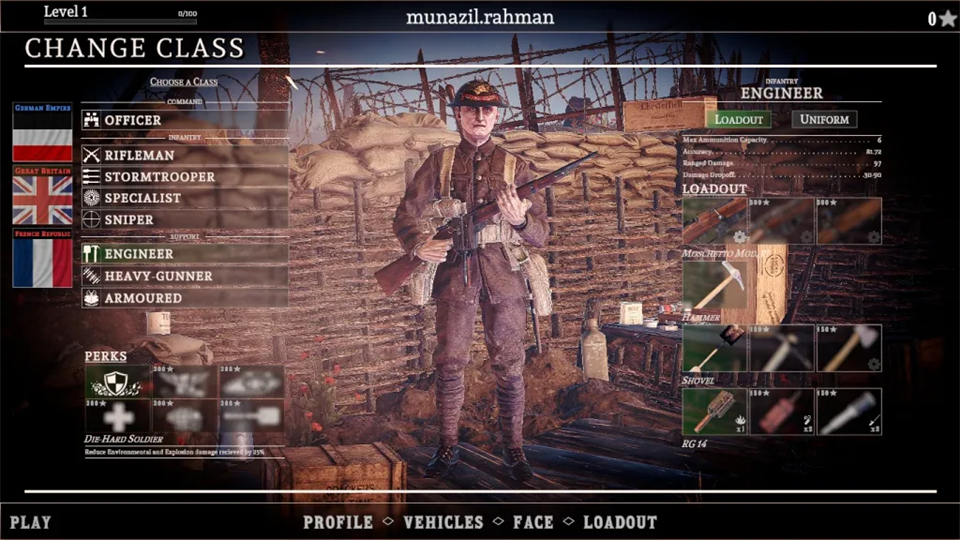Image resolution: width=960 pixels, height=540 pixels.
Task: Select the German Empire flag
Action: coord(42,133)
